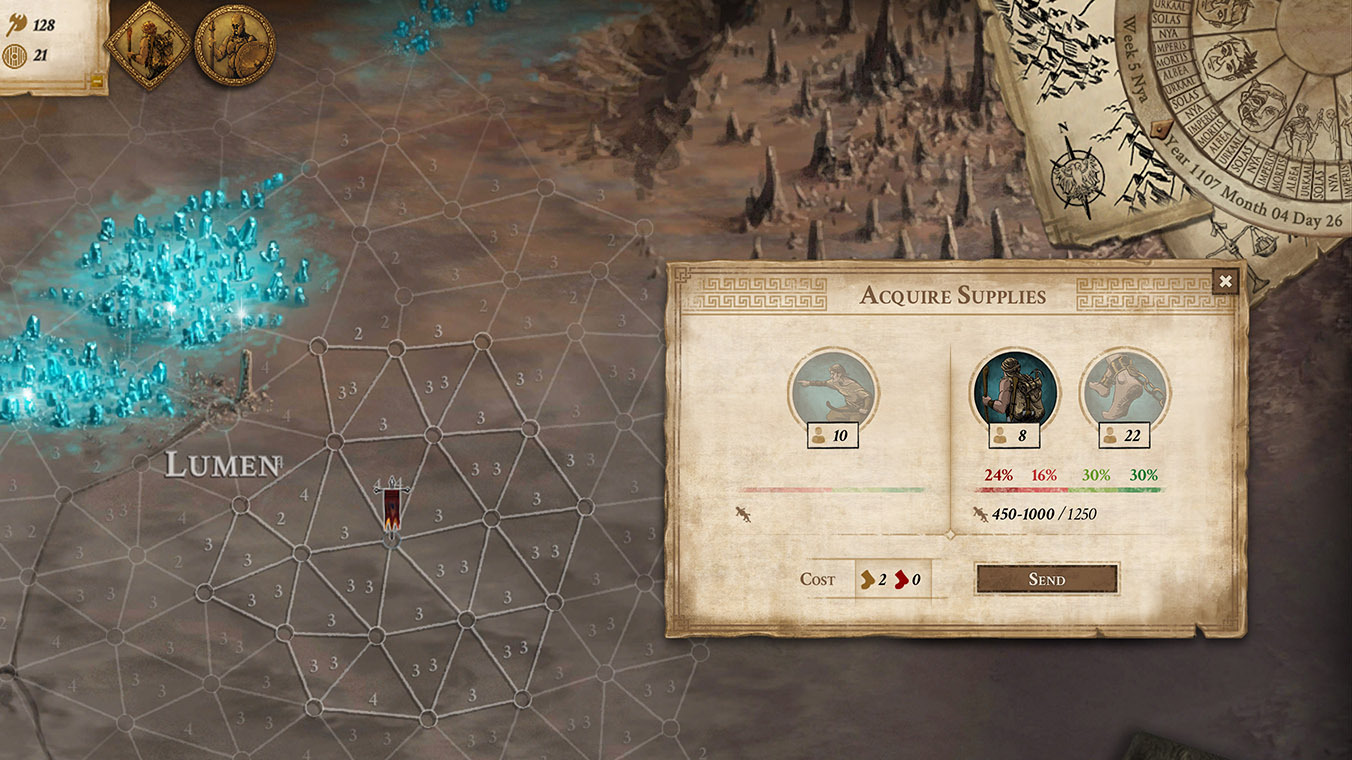The image size is (1352, 760).
Task: Collapse the resources panel with minus button
Action: 97,83
